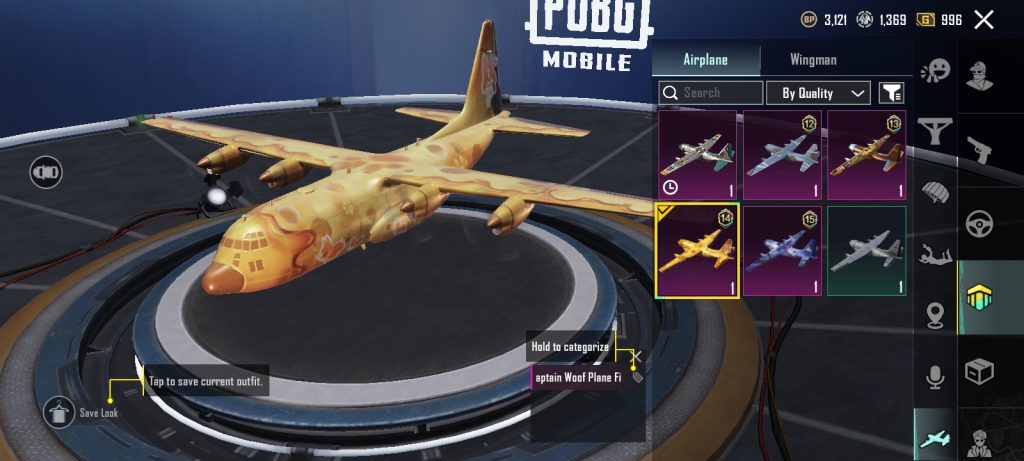Open the crate box category
The width and height of the screenshot is (1024, 461).
[979, 373]
